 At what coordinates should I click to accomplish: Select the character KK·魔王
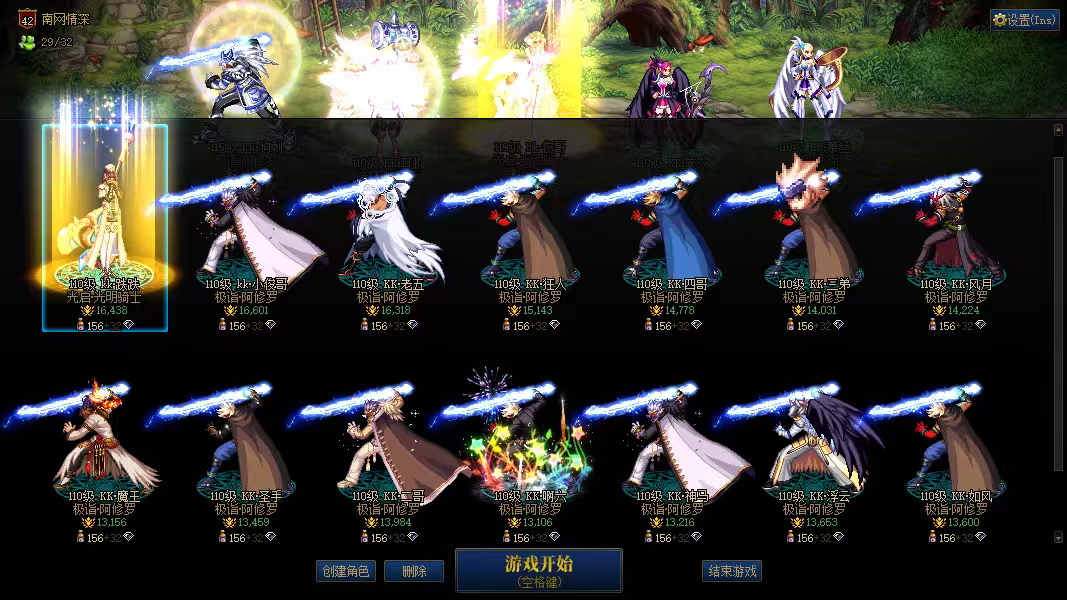(x=105, y=455)
